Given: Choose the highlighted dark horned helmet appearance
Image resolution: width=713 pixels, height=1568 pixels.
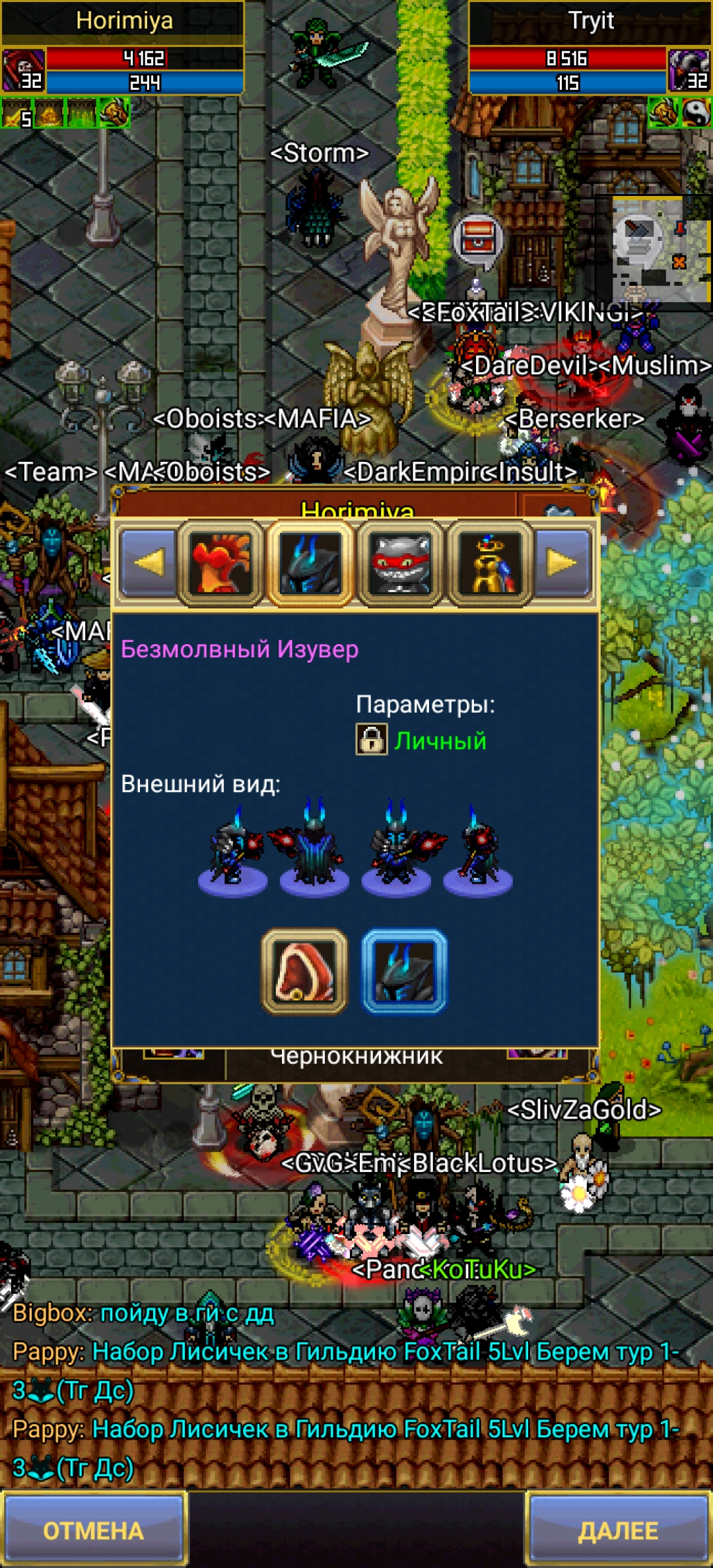Looking at the screenshot, I should [x=404, y=971].
